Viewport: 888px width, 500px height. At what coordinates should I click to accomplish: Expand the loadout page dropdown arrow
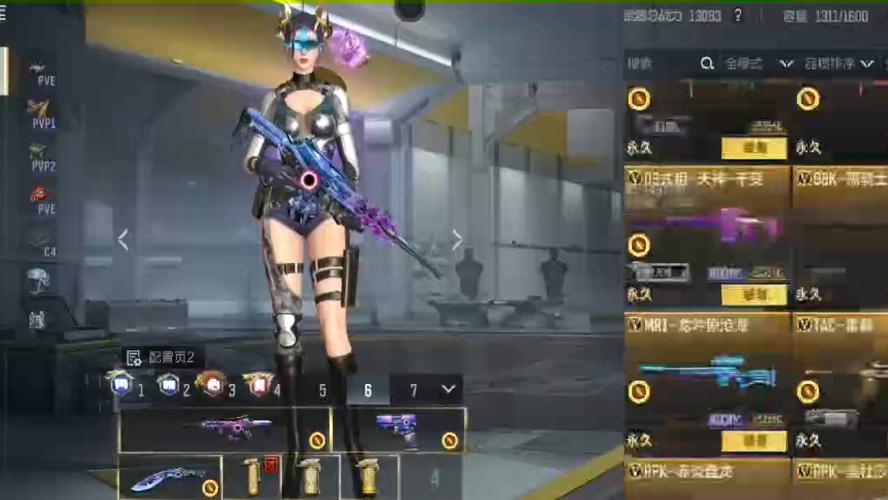pyautogui.click(x=447, y=389)
